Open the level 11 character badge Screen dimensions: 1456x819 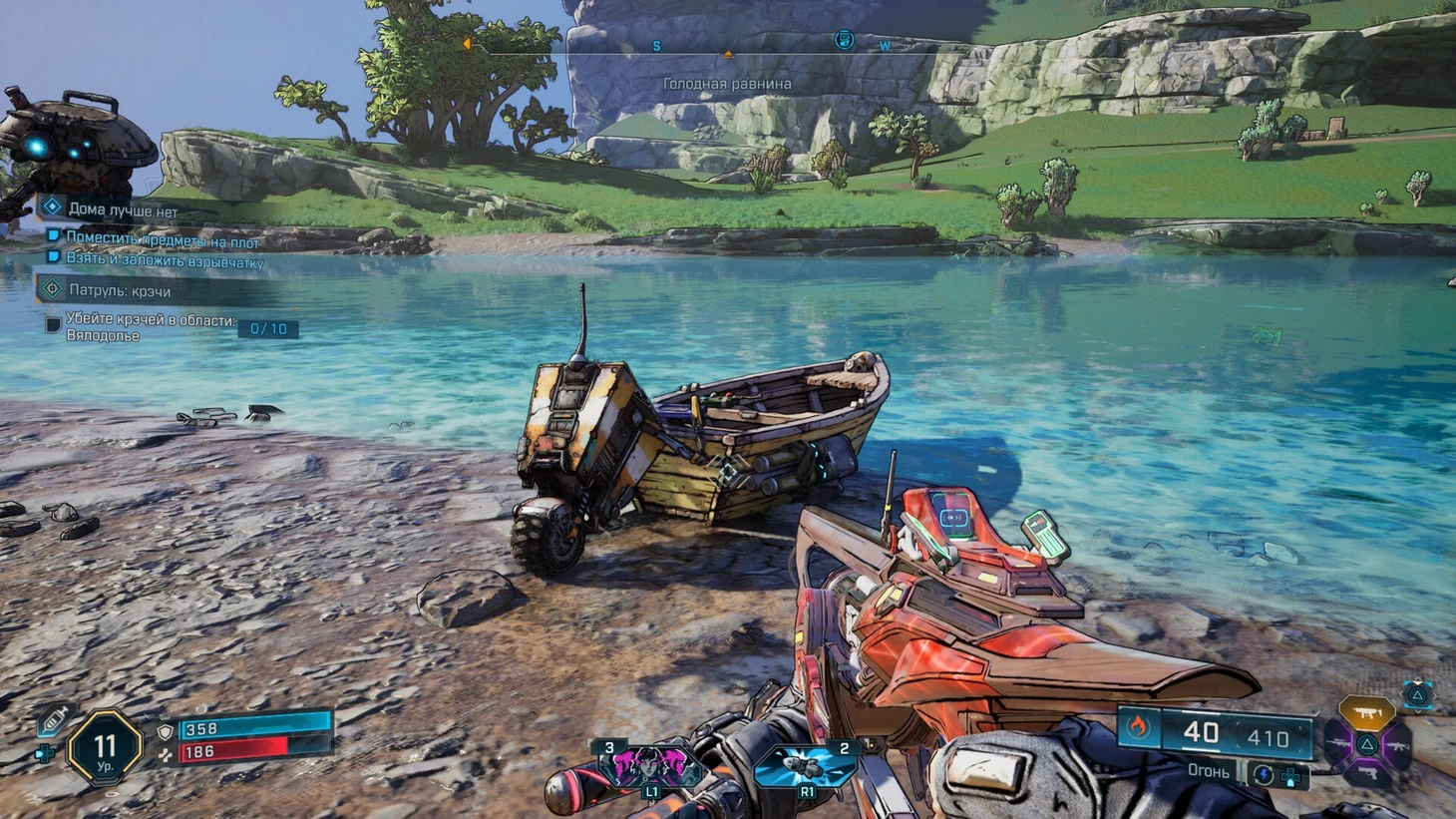(105, 747)
